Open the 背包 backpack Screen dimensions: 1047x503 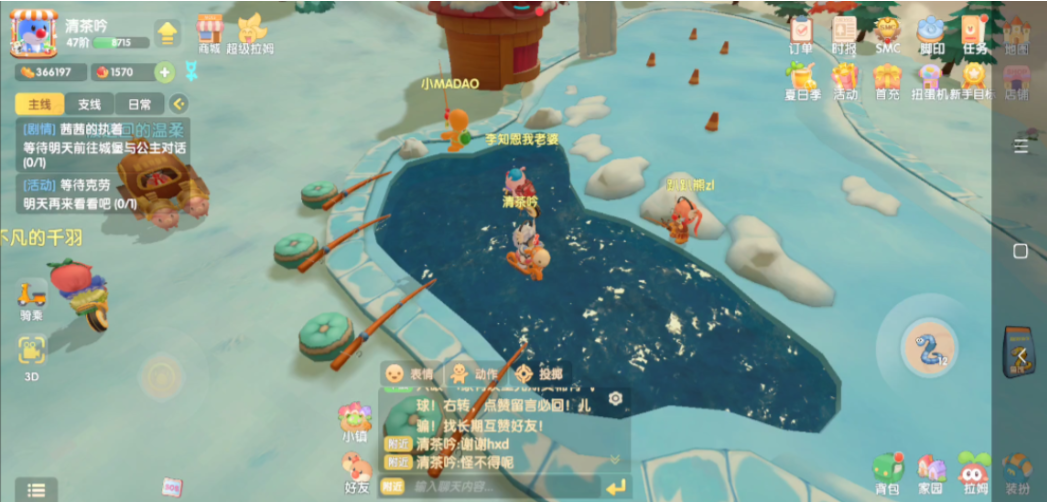coord(887,473)
